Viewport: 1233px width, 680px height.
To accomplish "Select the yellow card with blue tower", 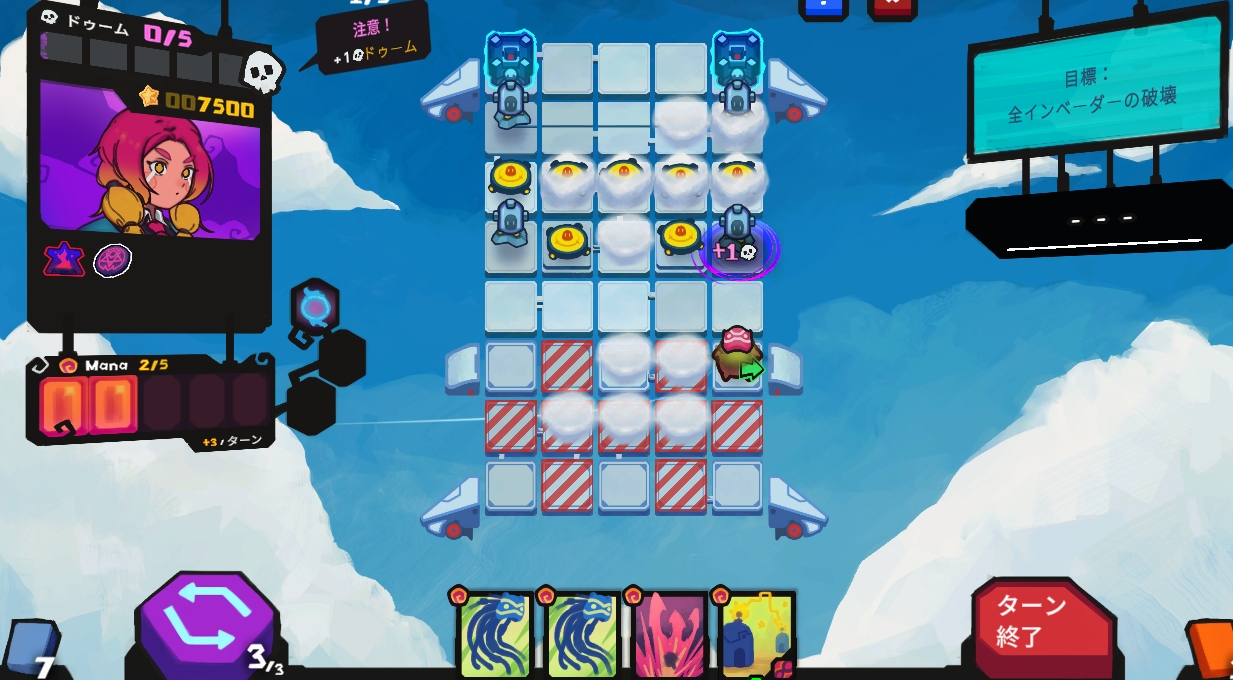I will pos(757,634).
